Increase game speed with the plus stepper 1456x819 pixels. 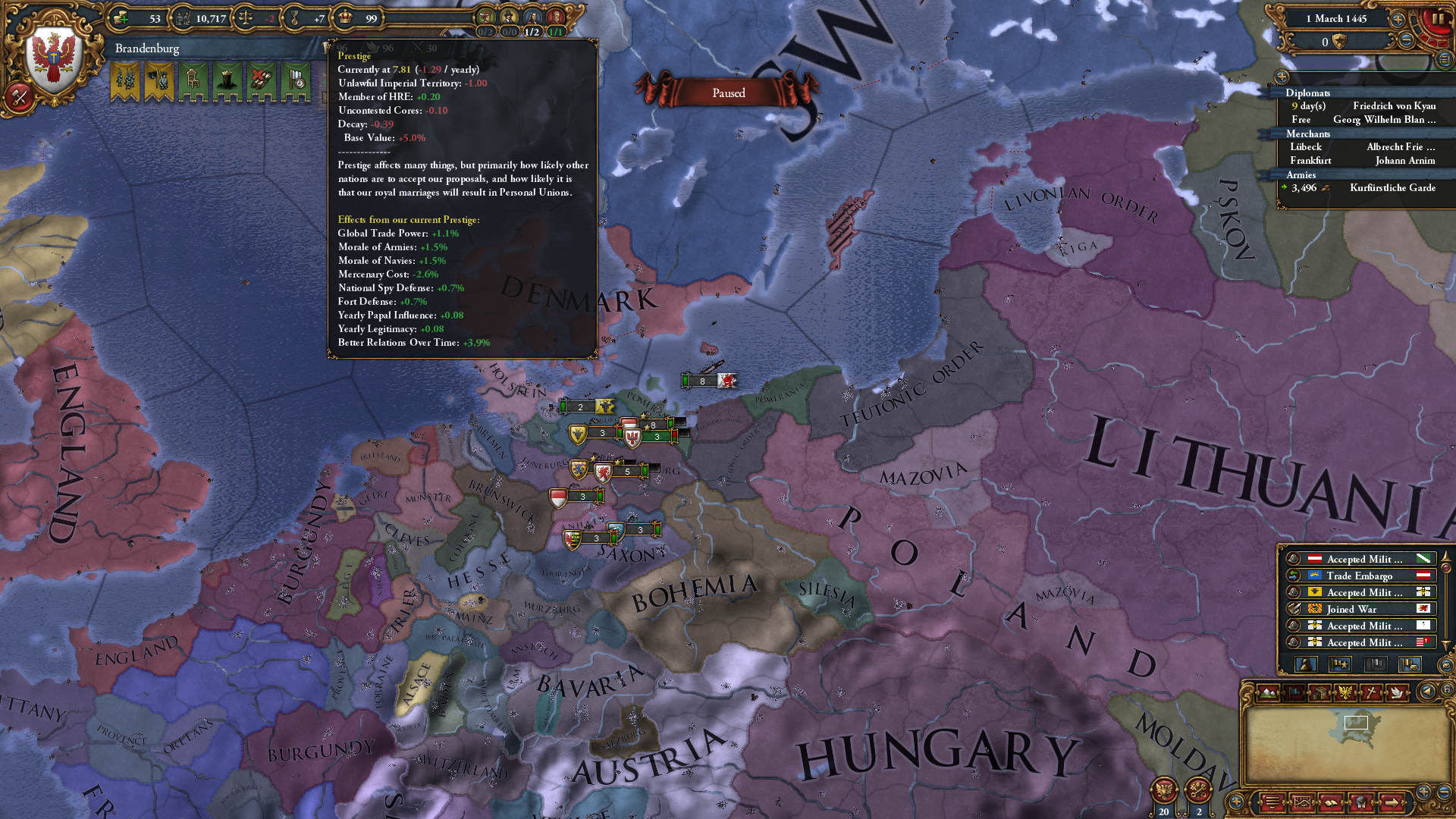[1398, 20]
